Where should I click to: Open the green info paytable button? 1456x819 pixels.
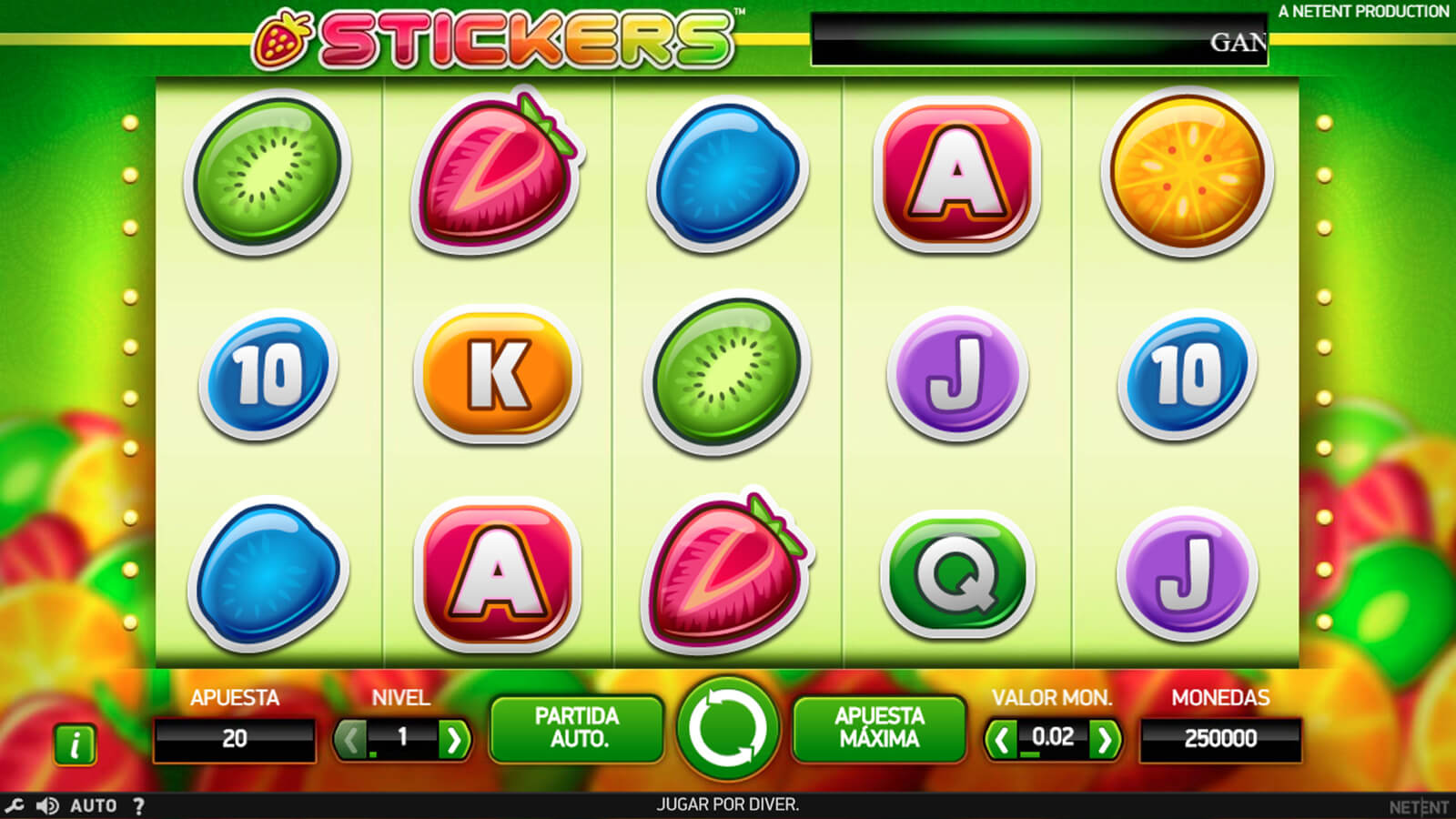(x=76, y=744)
